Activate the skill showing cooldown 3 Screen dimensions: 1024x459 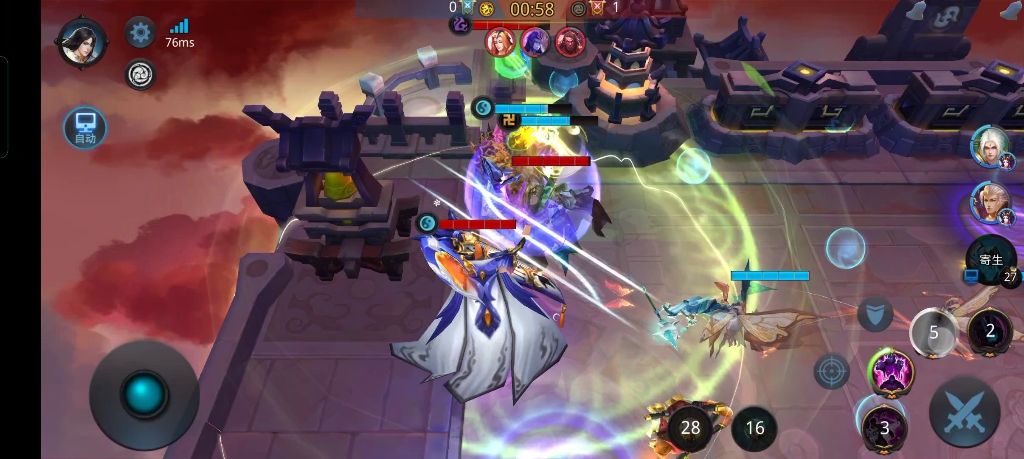pos(884,427)
